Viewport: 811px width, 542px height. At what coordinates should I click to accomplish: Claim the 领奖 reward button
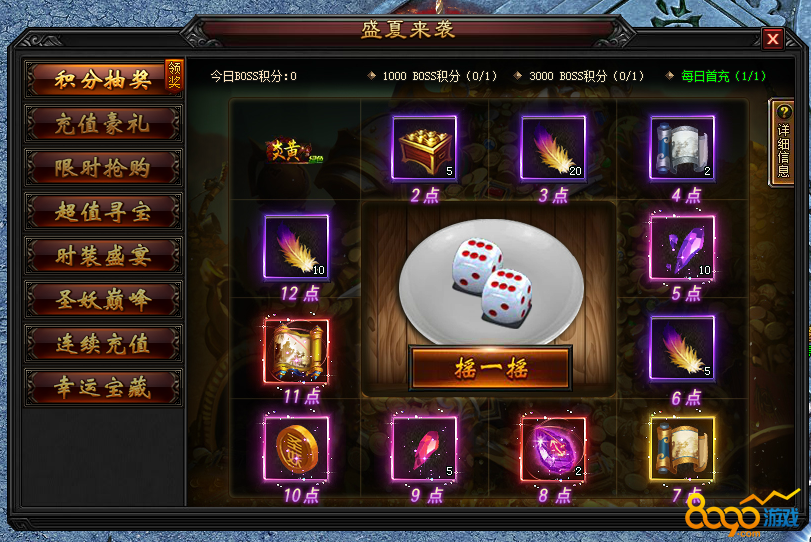coord(175,75)
